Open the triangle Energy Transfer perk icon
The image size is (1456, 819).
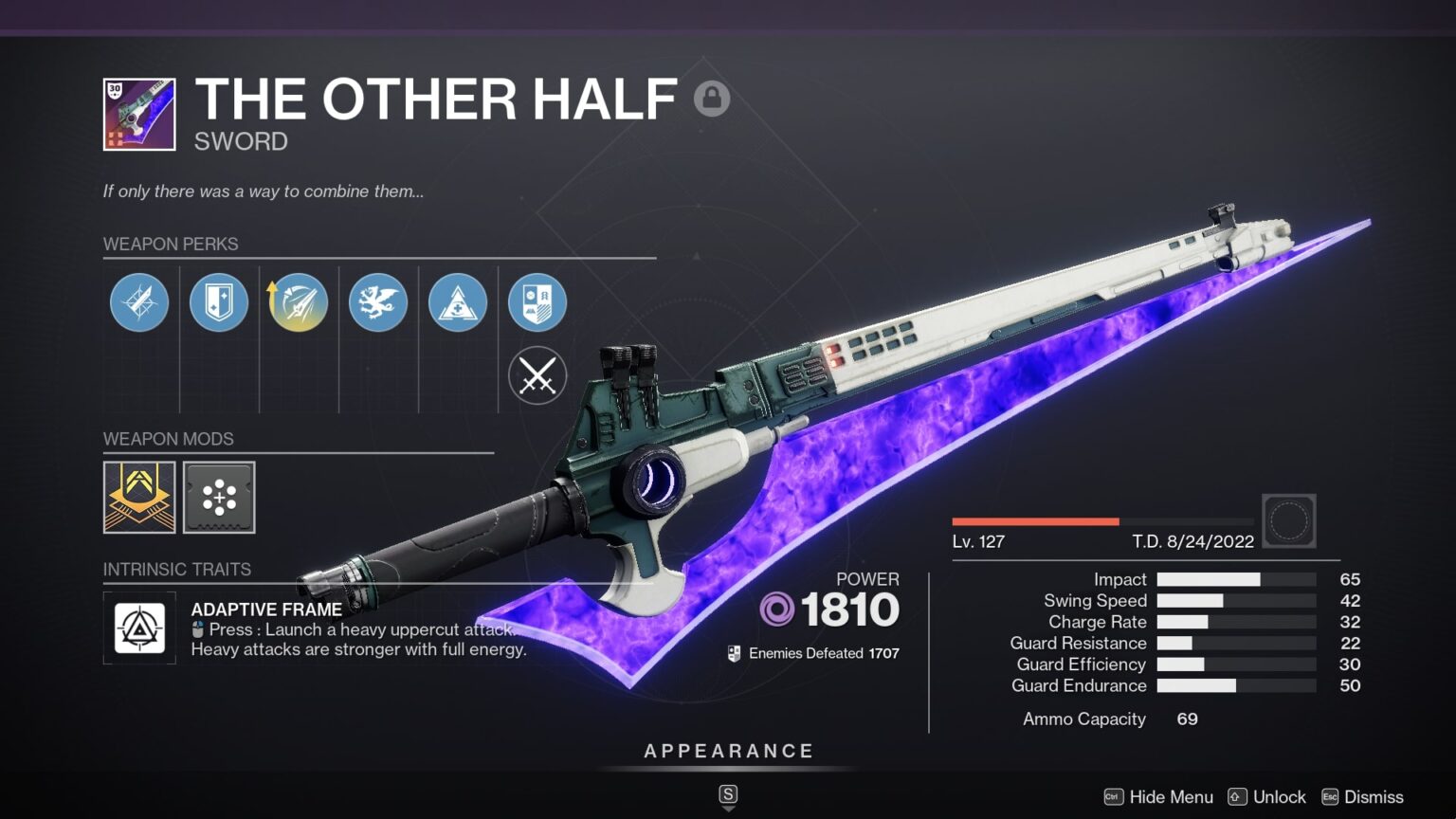(x=458, y=301)
